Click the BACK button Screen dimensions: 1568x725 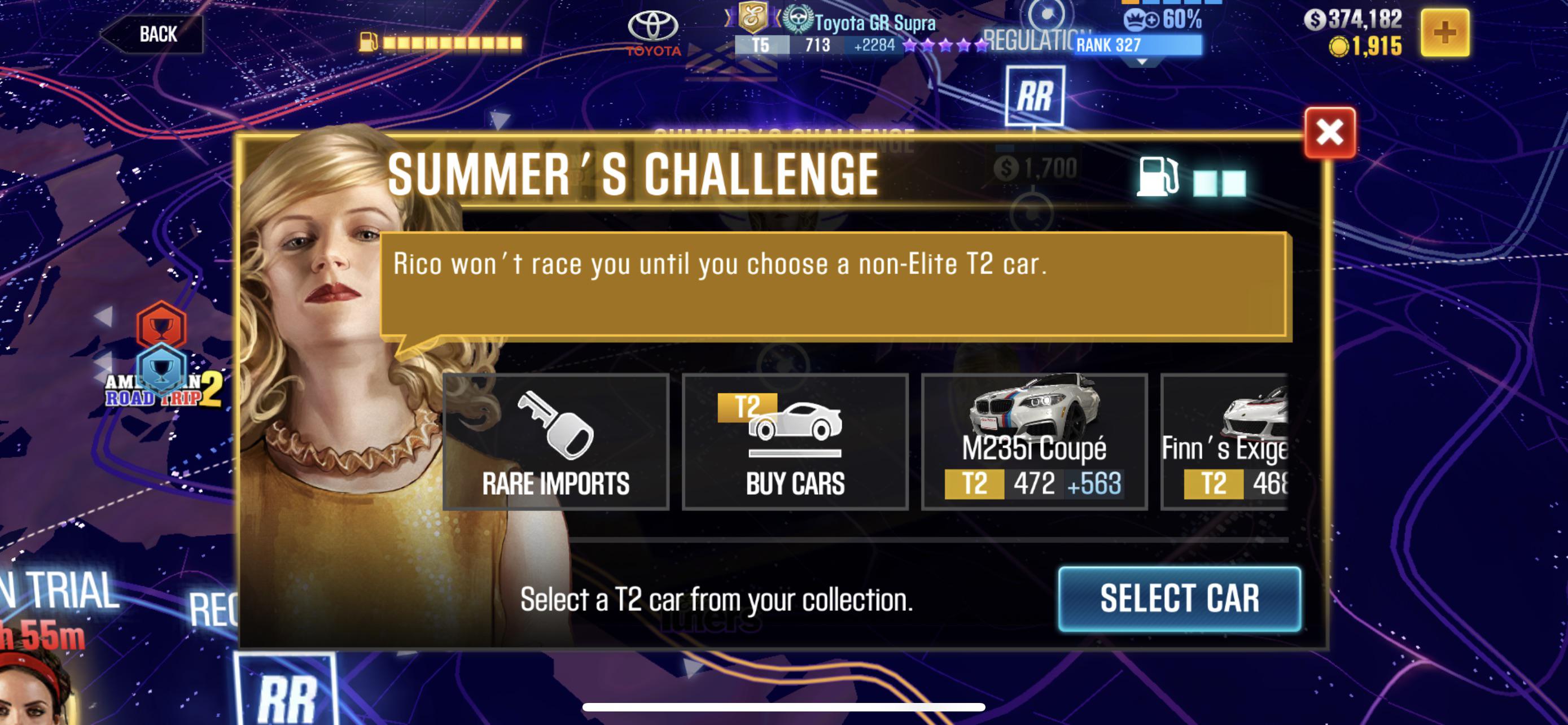coord(155,33)
